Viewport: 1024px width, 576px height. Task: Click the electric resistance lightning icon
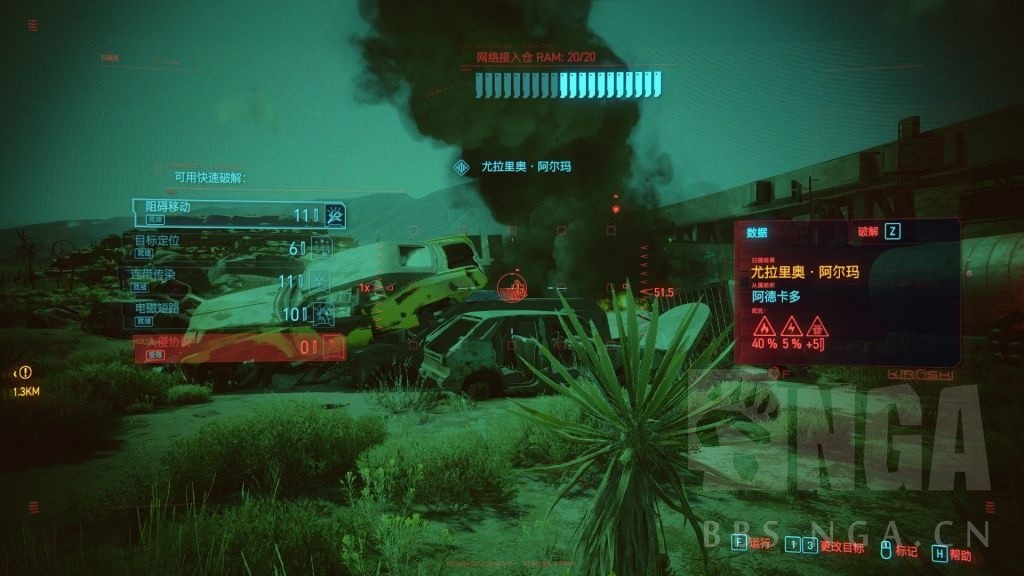click(791, 327)
